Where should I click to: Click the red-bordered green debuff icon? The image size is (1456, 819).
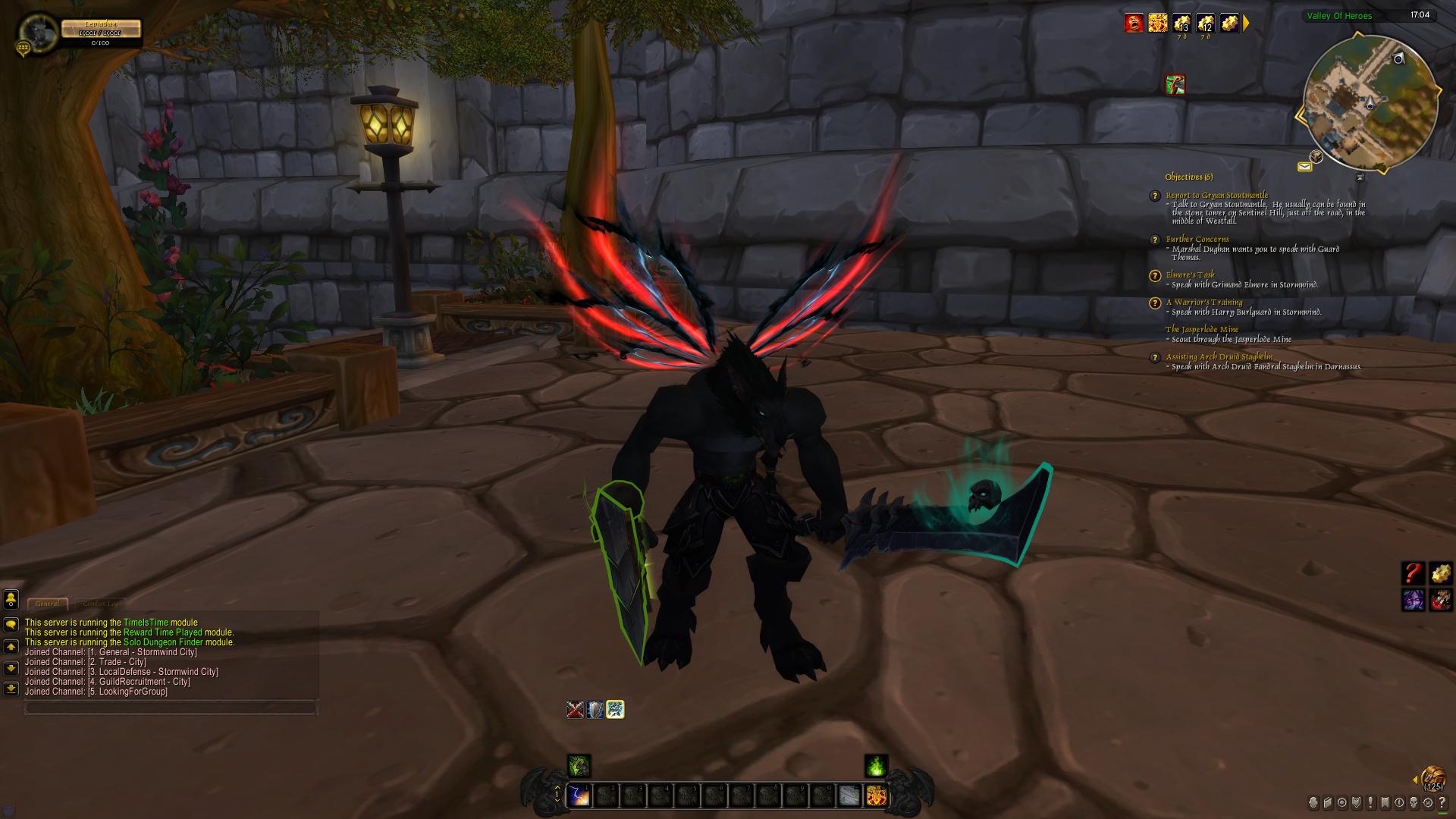coord(1175,84)
